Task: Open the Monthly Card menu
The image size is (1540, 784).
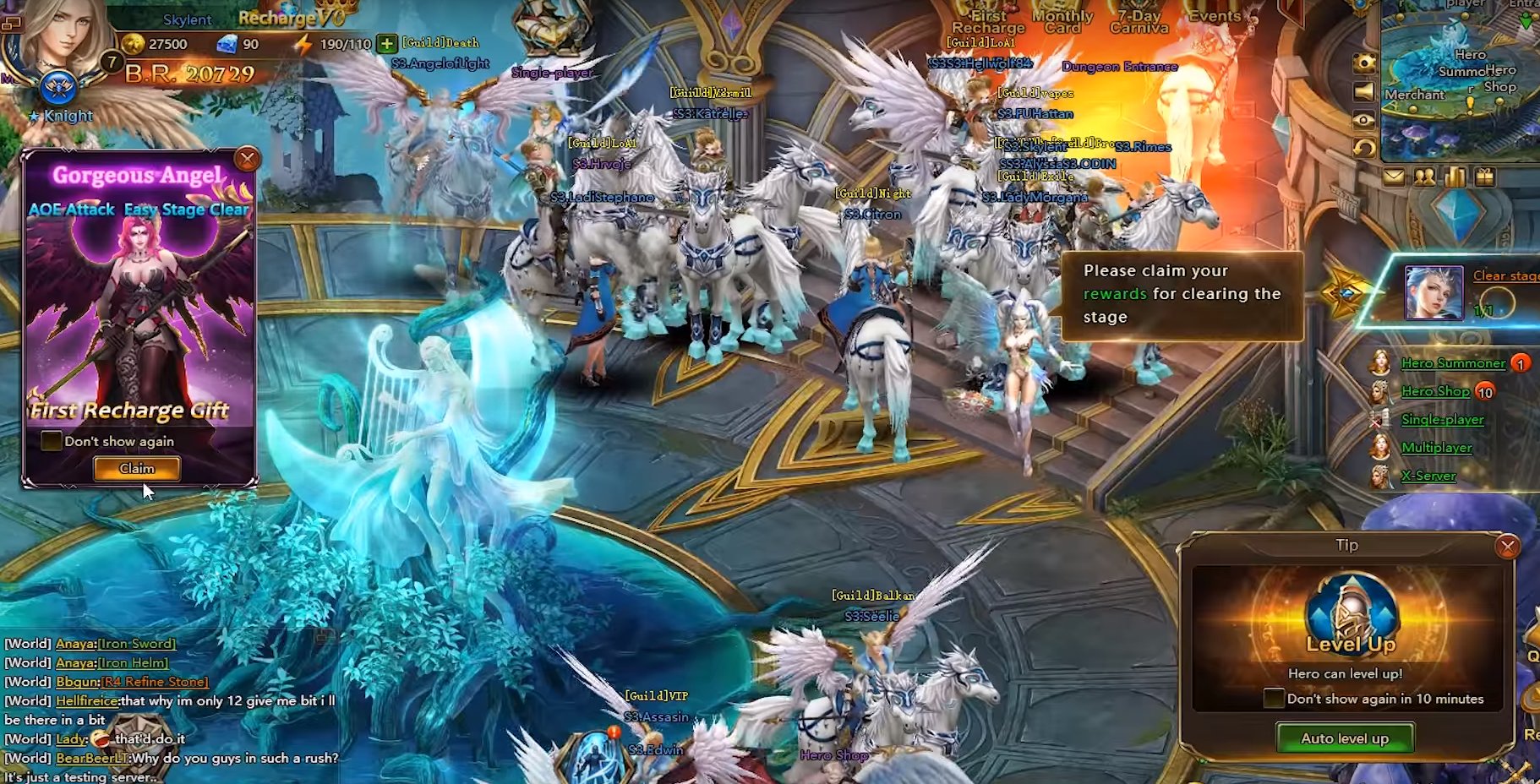Action: [1062, 22]
